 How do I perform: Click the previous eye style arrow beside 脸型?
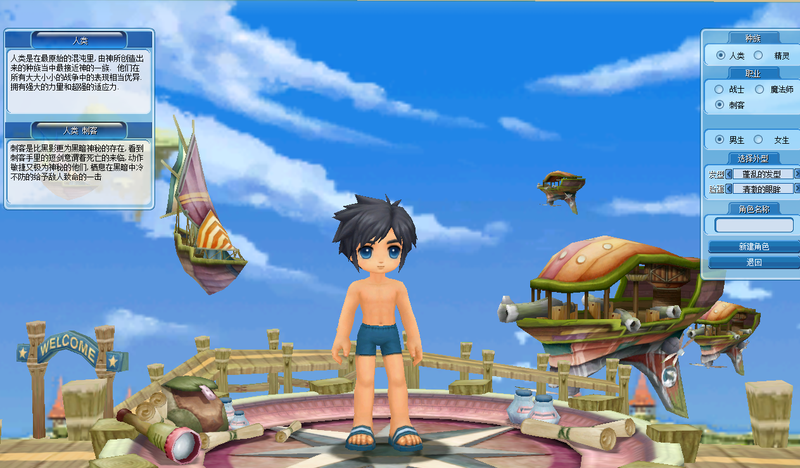click(x=729, y=188)
